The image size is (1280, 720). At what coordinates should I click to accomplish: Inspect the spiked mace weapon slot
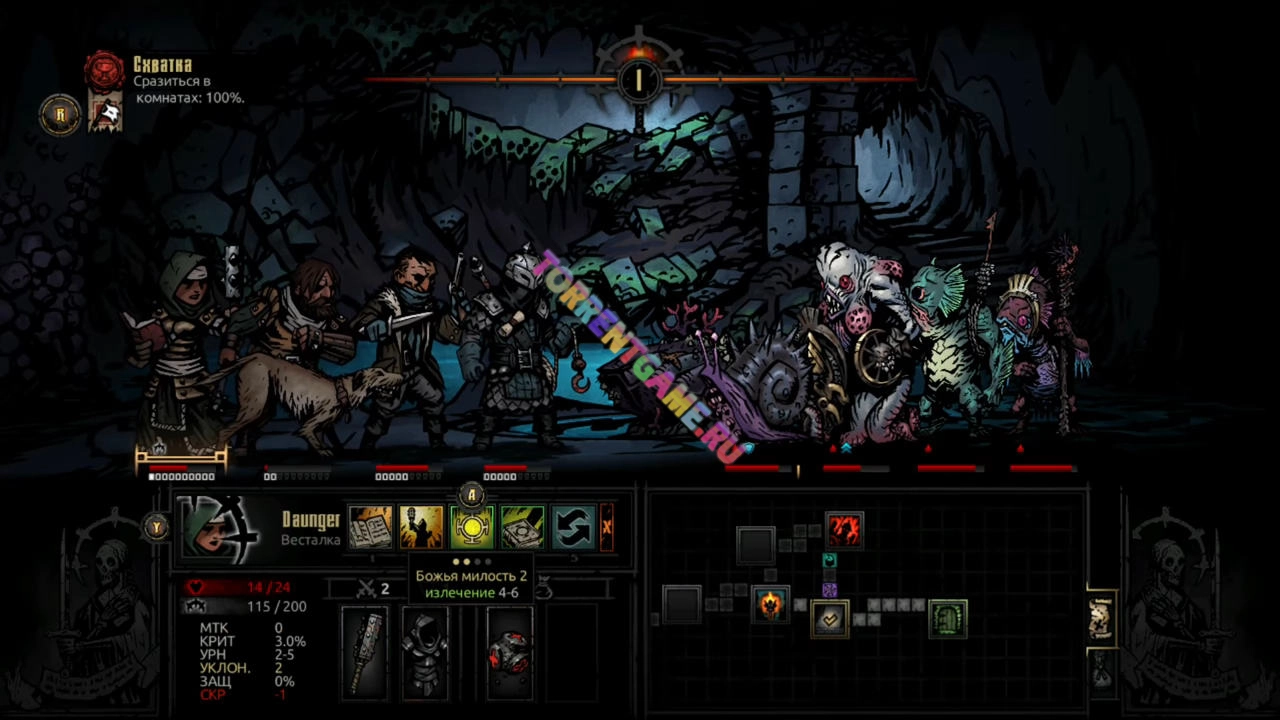click(x=364, y=652)
